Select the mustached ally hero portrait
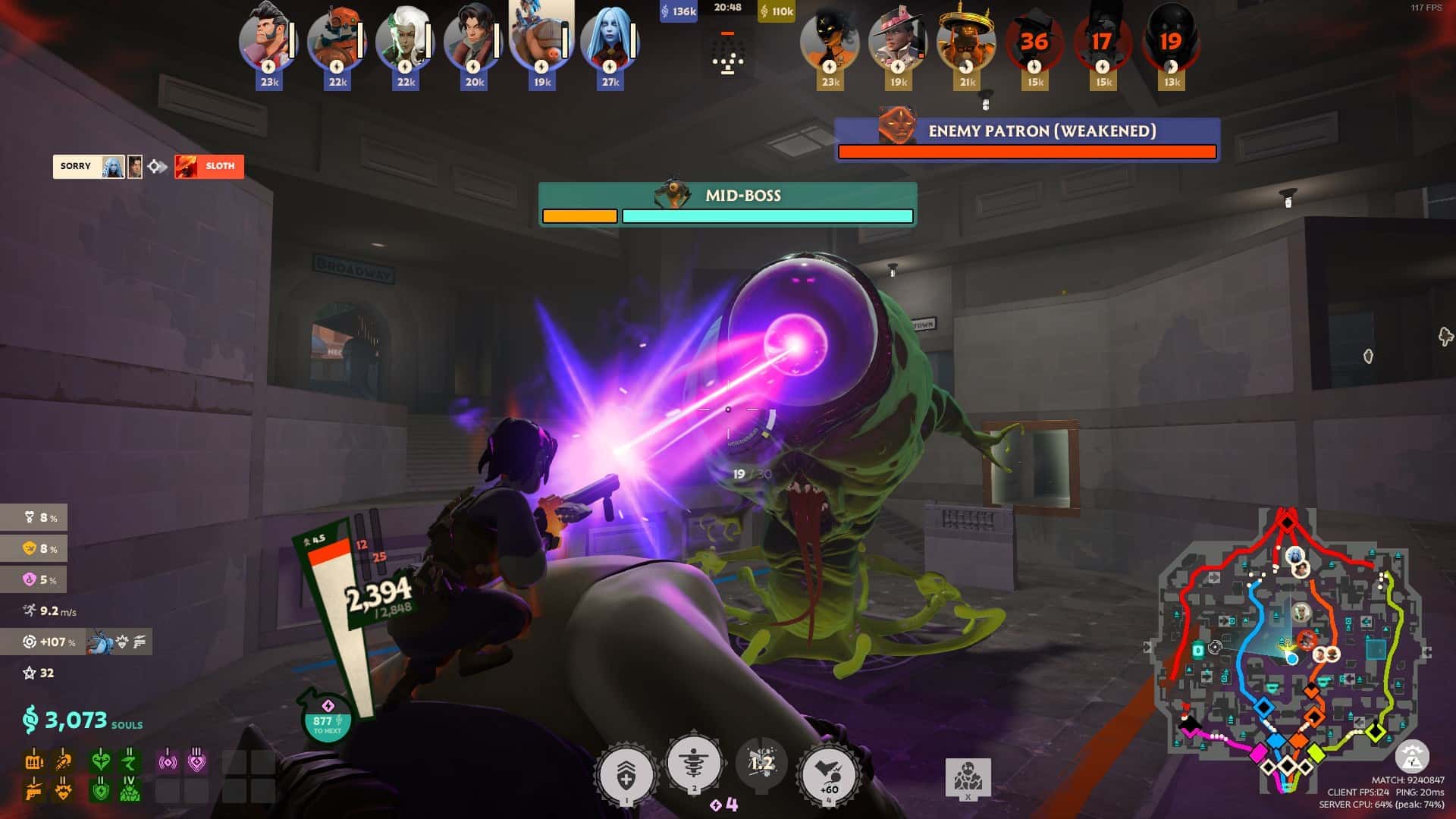The width and height of the screenshot is (1456, 819). (x=268, y=42)
